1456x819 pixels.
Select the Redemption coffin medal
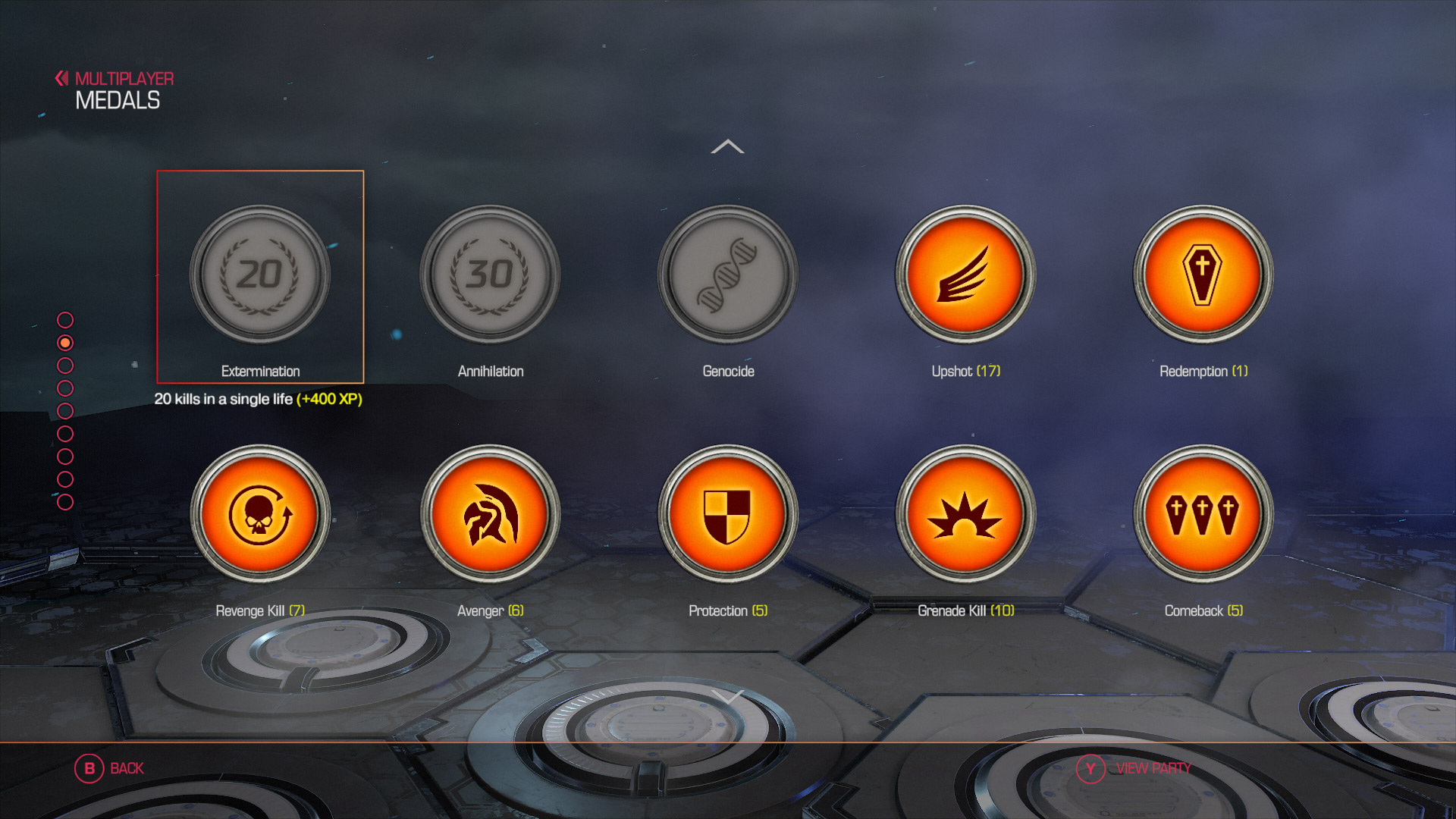1203,275
